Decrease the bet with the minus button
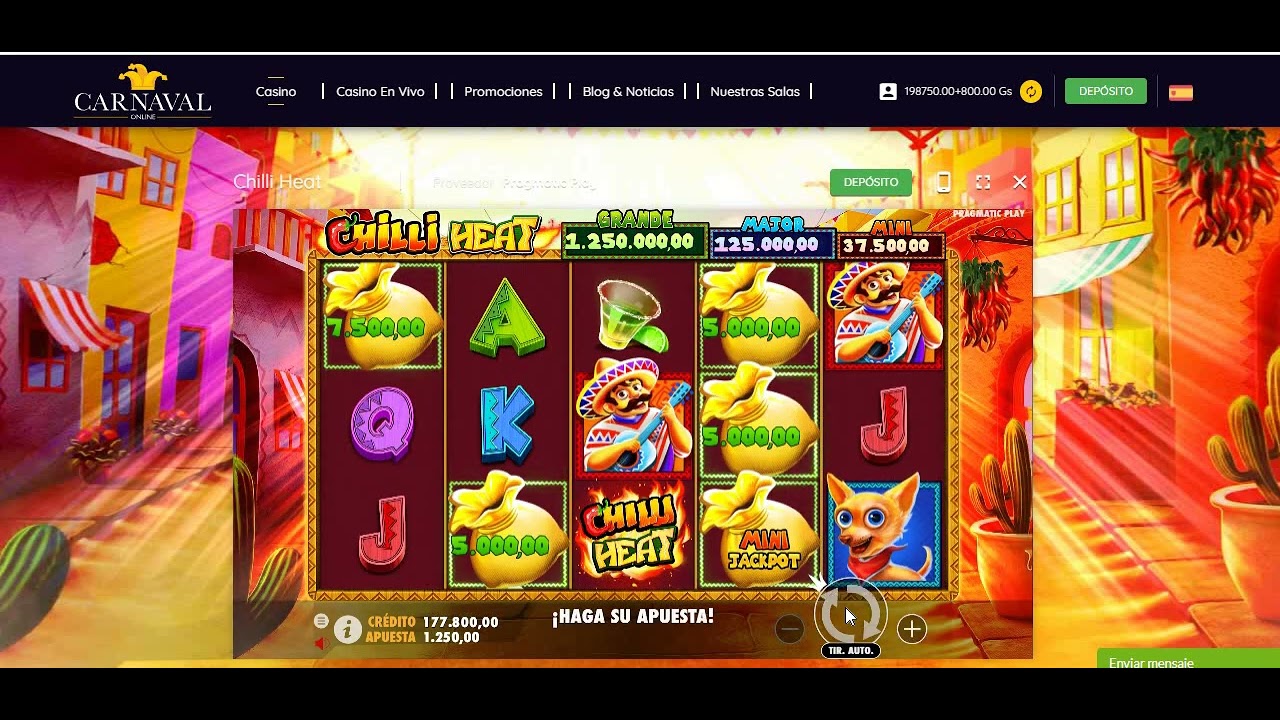The height and width of the screenshot is (720, 1280). 789,629
